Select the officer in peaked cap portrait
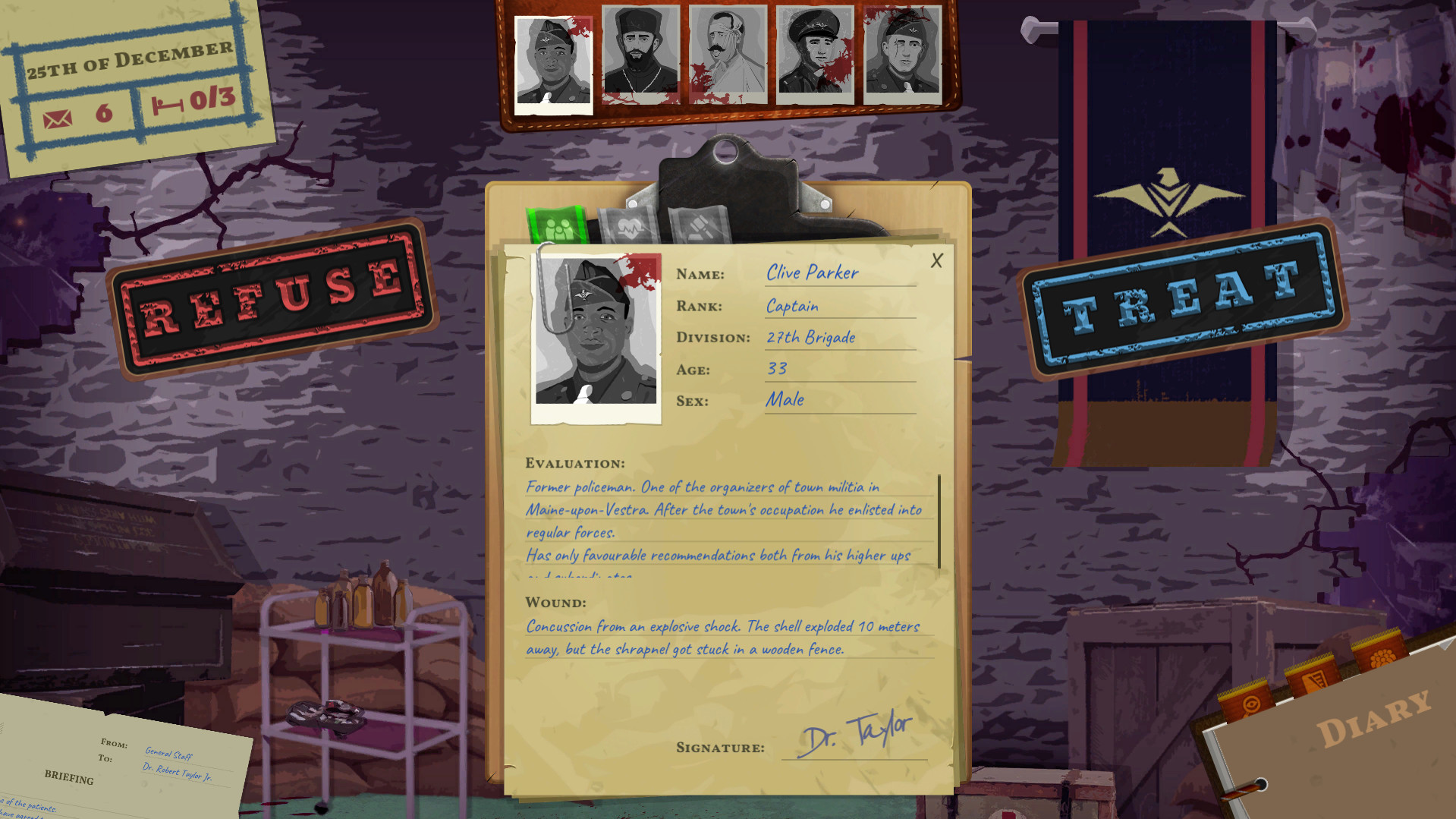Screen dimensions: 1456x819 816,53
